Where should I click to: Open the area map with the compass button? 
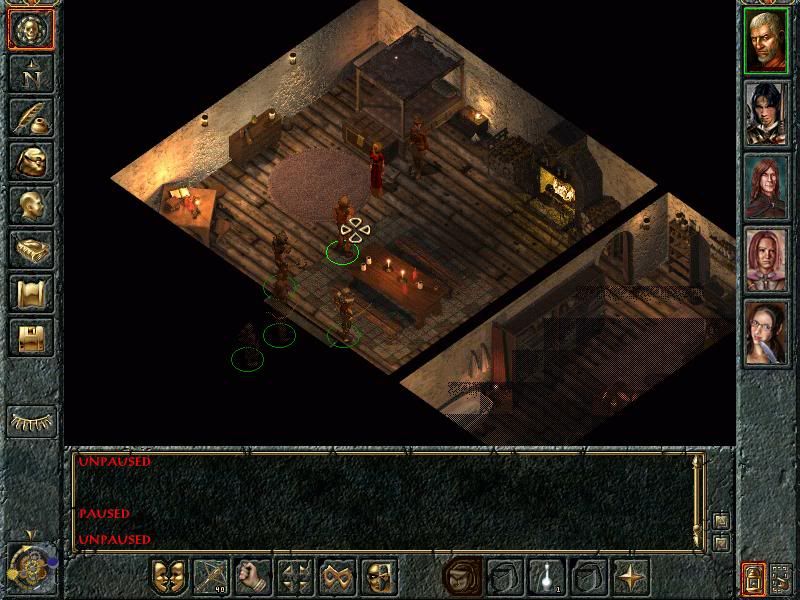point(31,73)
